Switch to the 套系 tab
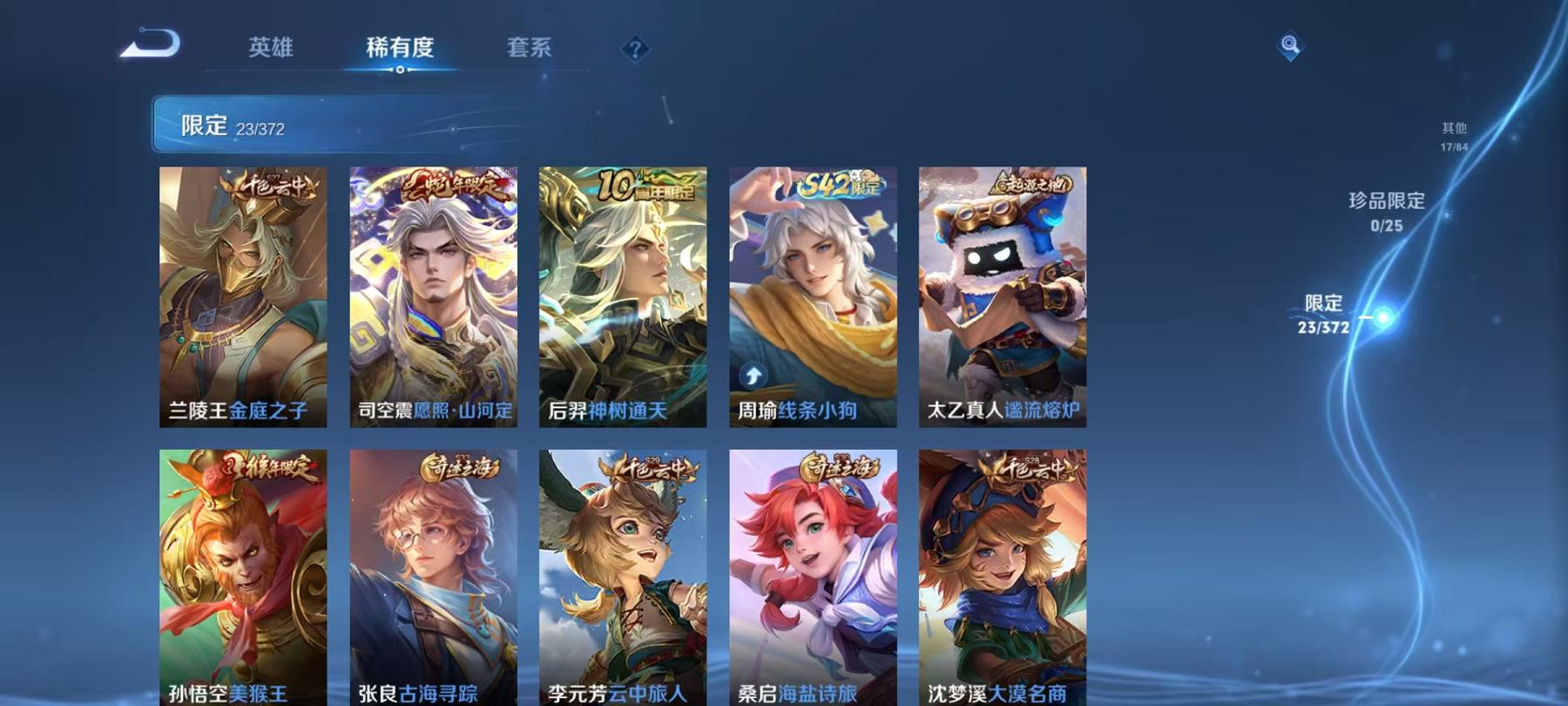This screenshot has height=706, width=1568. pos(532,48)
